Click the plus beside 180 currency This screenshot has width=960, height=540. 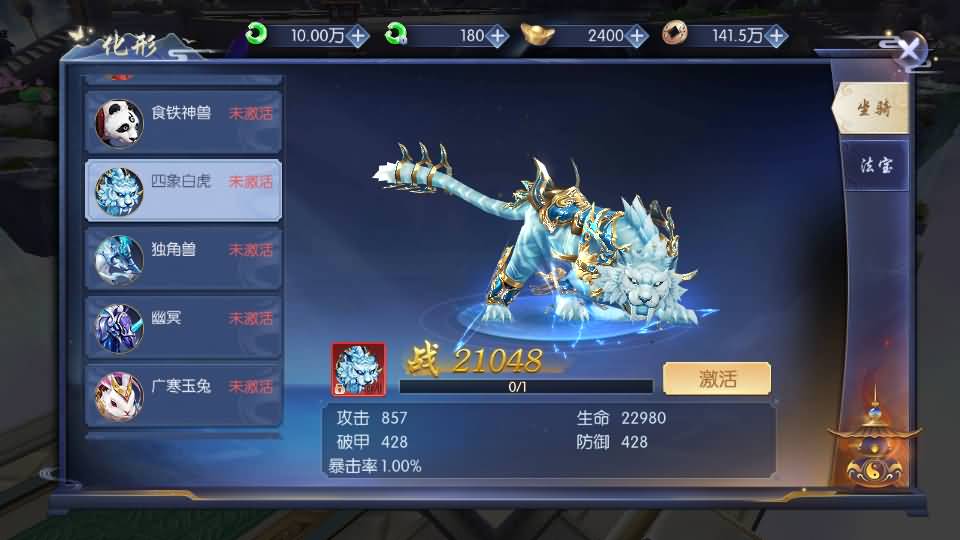pos(497,36)
